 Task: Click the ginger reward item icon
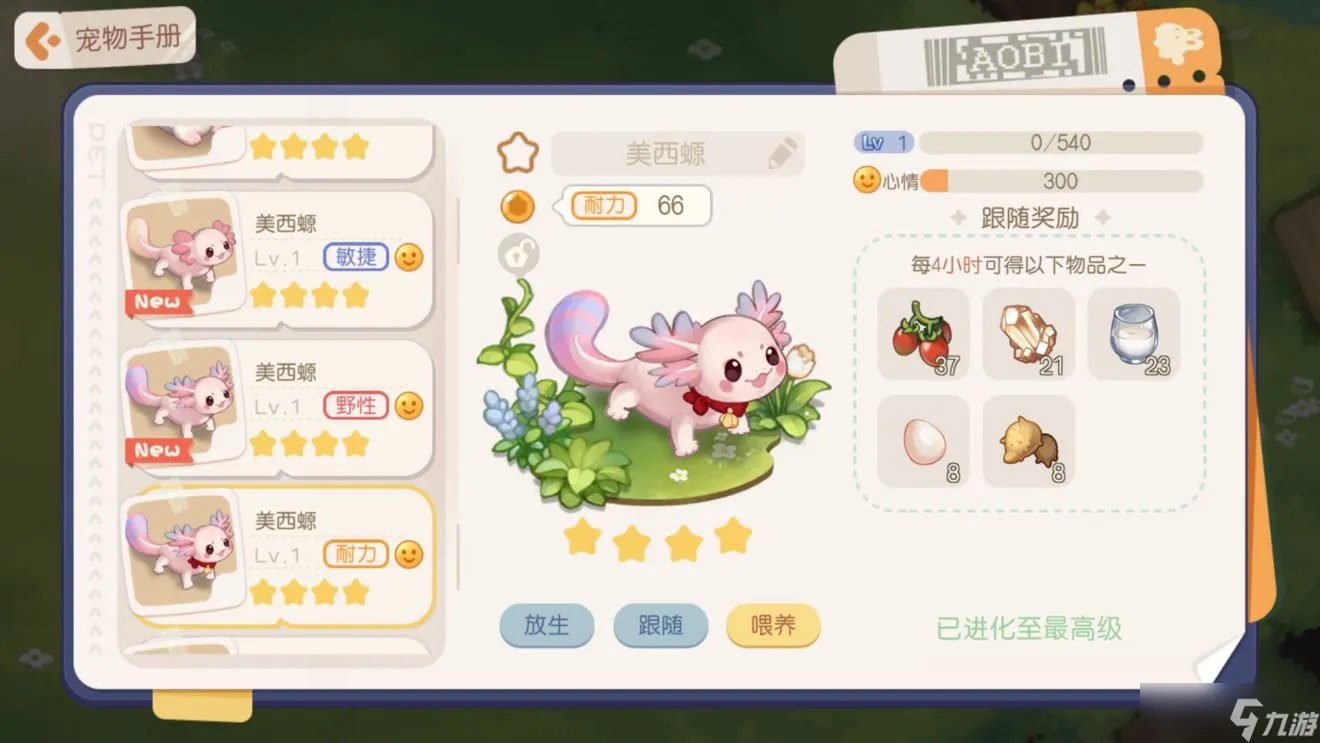[x=1028, y=440]
